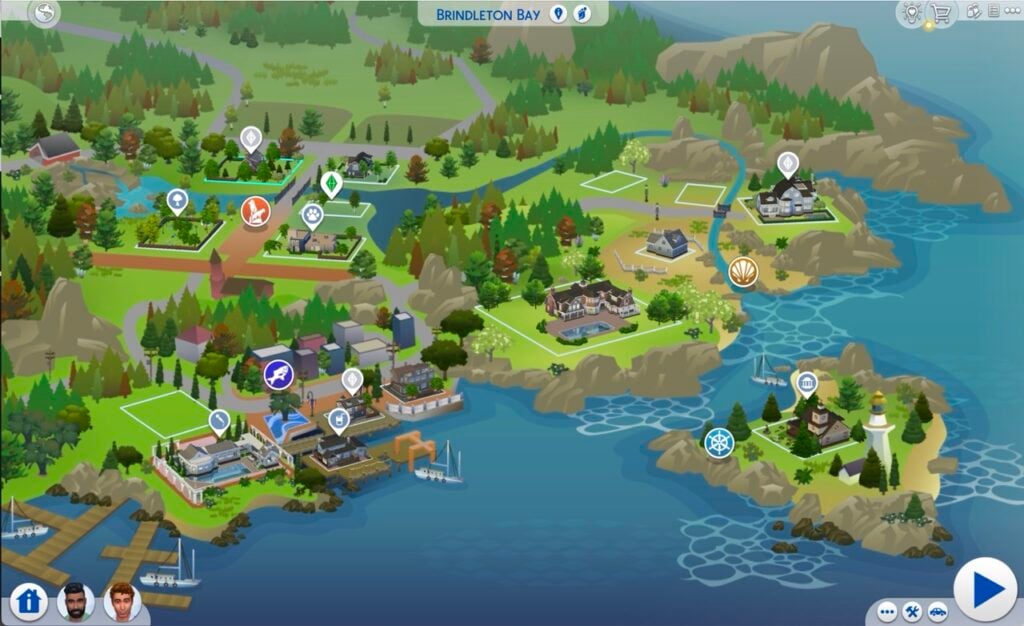Select the bearded dark-haired Sim portrait

pyautogui.click(x=75, y=600)
